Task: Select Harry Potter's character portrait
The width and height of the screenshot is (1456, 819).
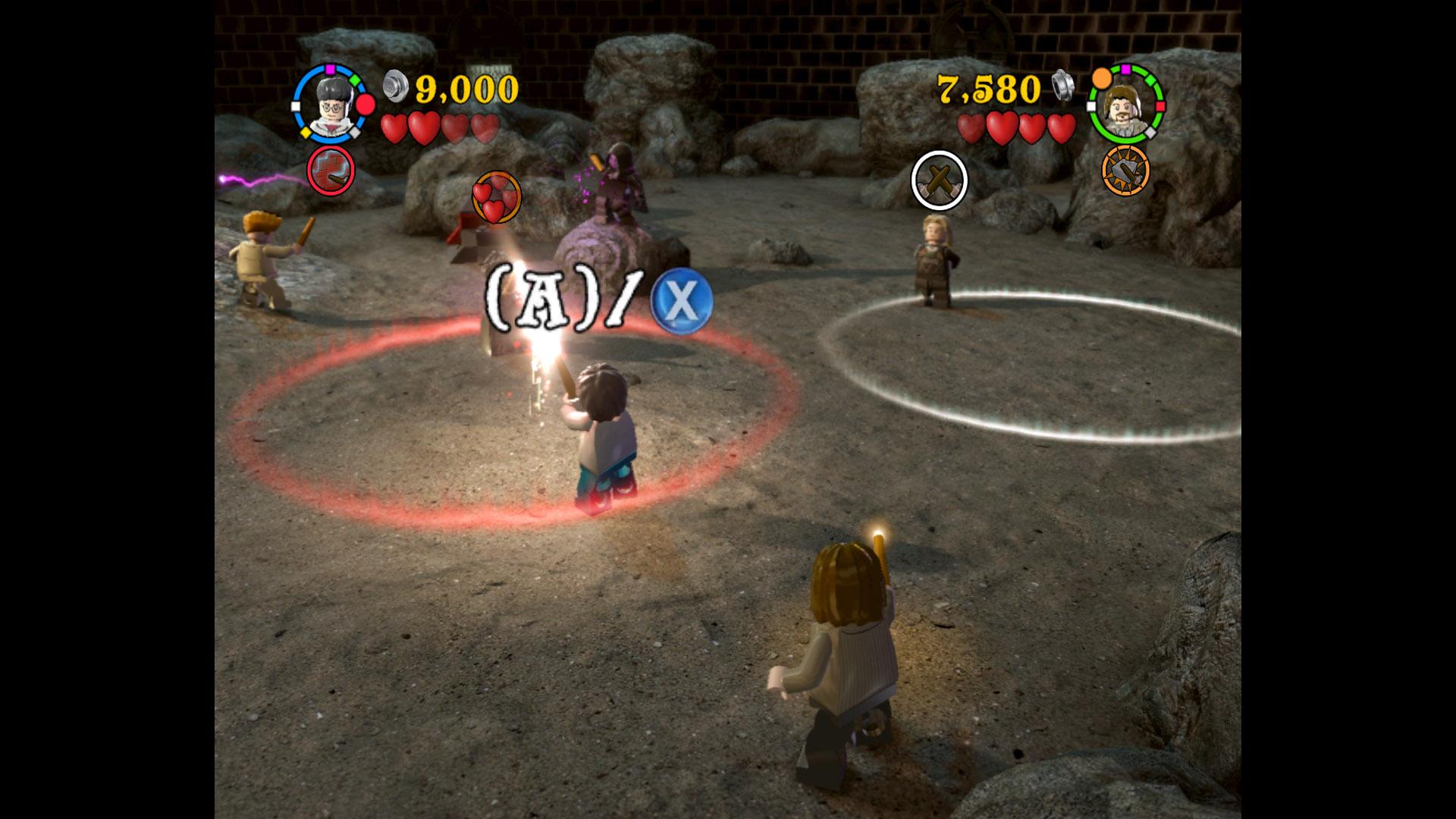Action: [x=331, y=105]
